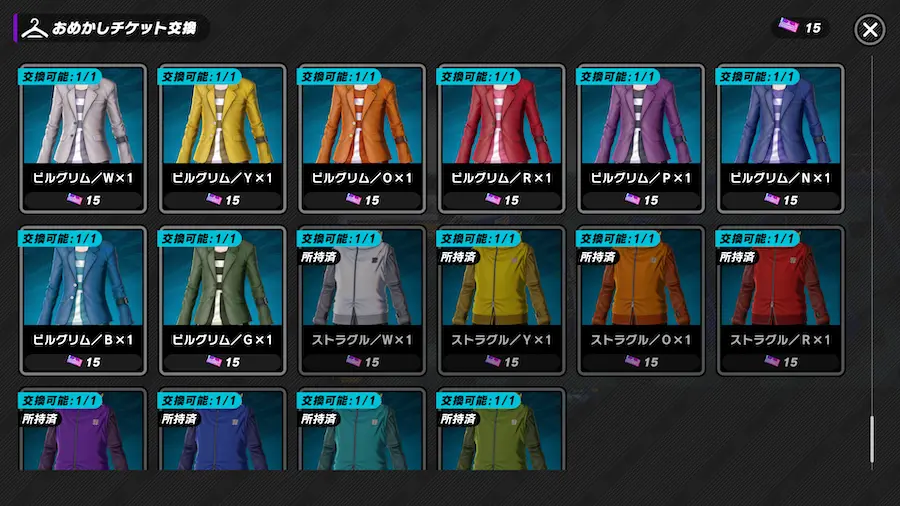Screen dimensions: 900x506
Task: Choose the yellow ピルグリム/Y jacket
Action: (x=223, y=138)
